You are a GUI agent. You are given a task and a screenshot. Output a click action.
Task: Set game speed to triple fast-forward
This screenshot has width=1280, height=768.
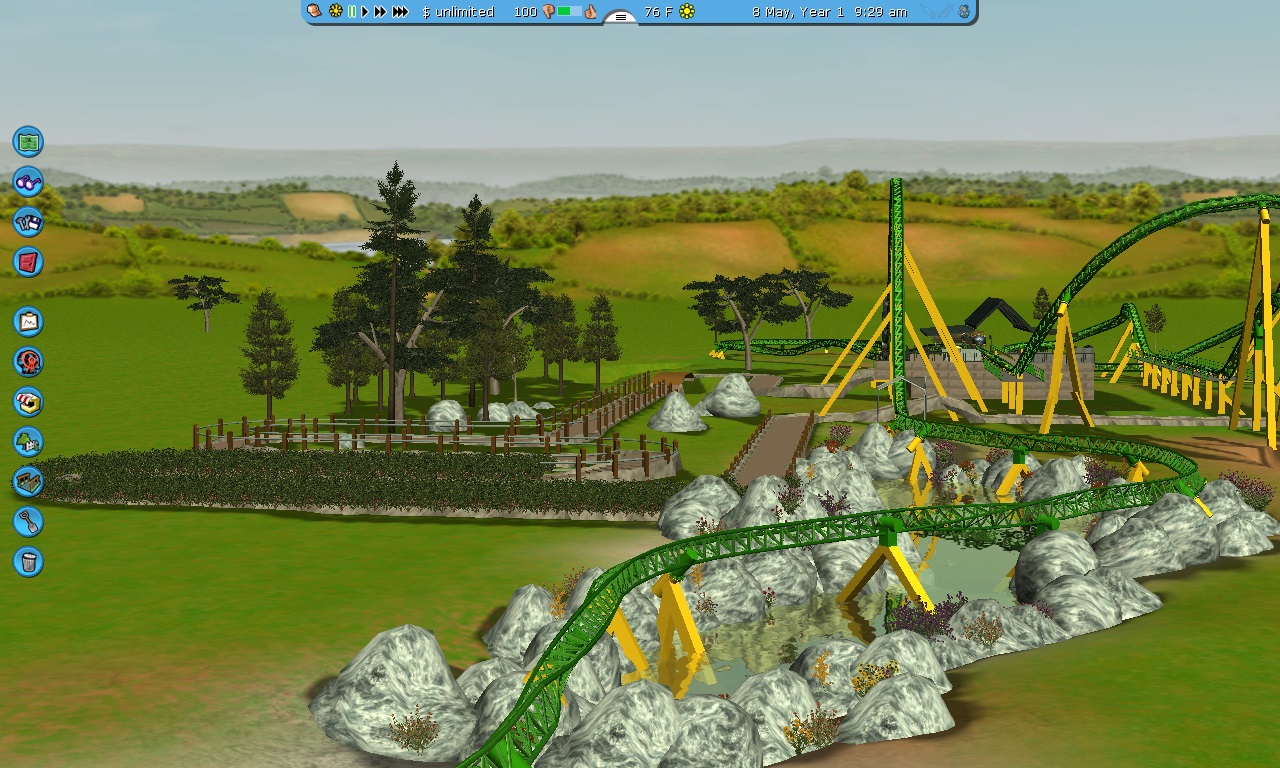coord(400,12)
